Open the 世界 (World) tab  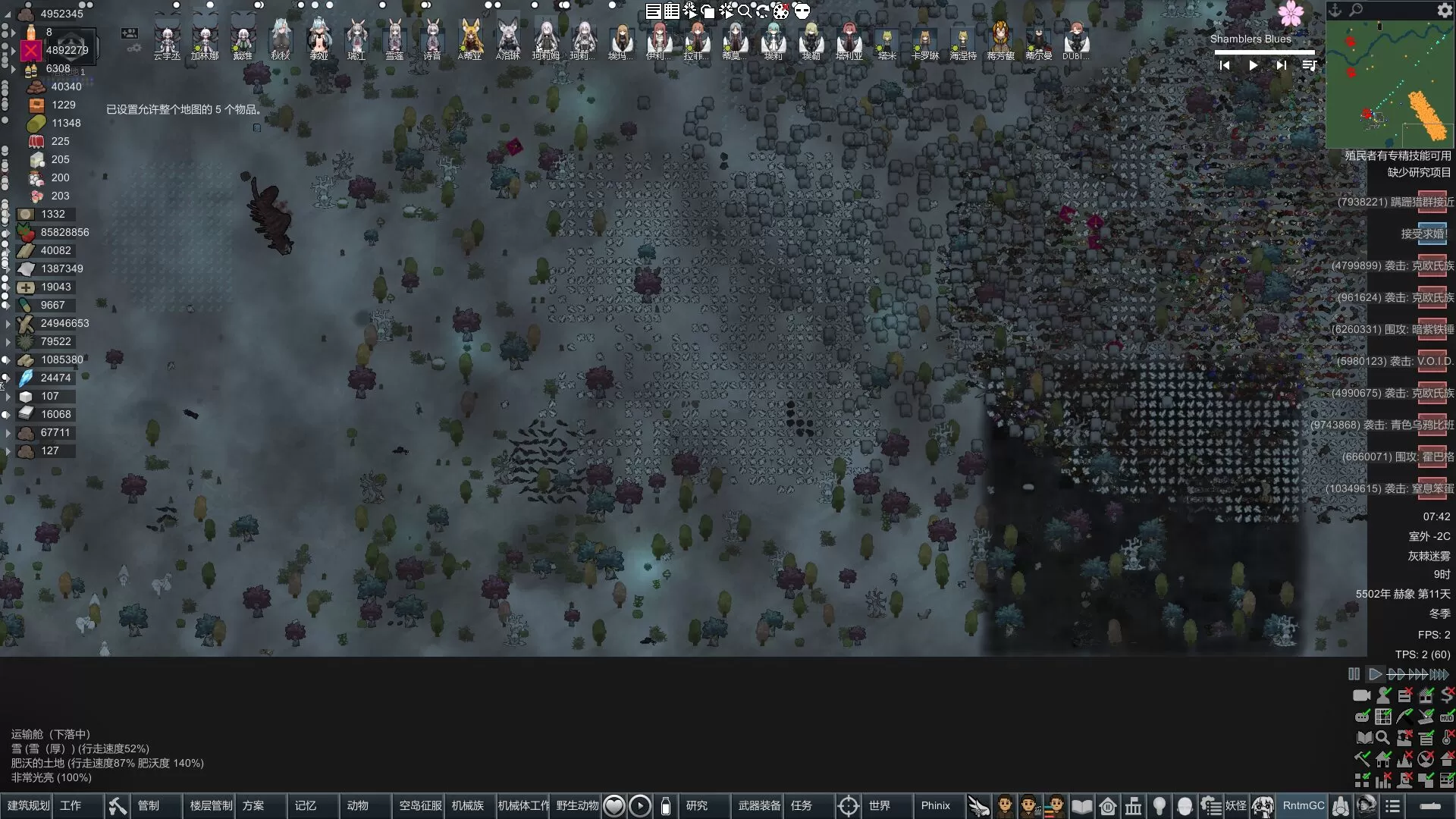point(879,805)
